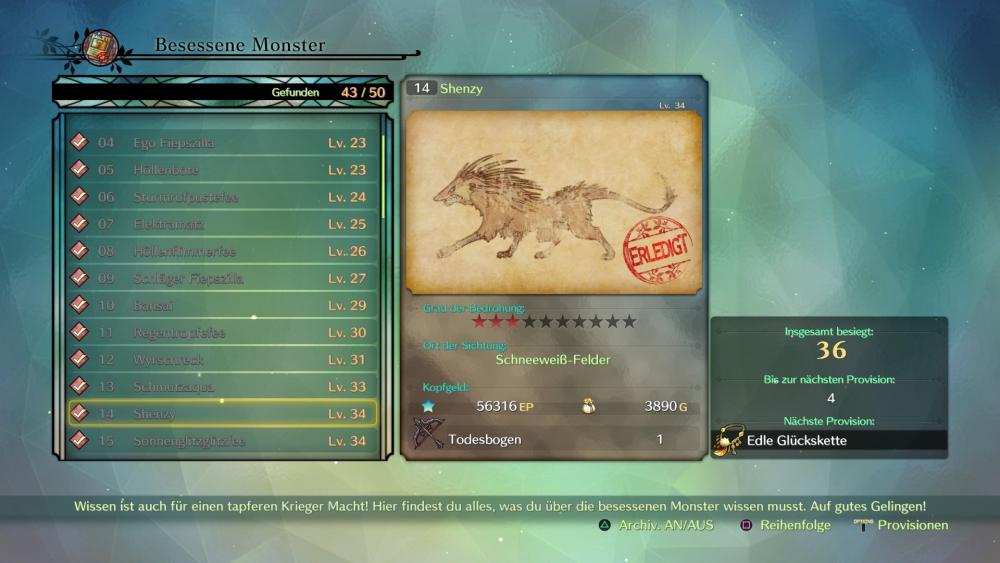Select entry number 12 at Lv. 31
The image size is (1000, 563).
click(x=220, y=359)
